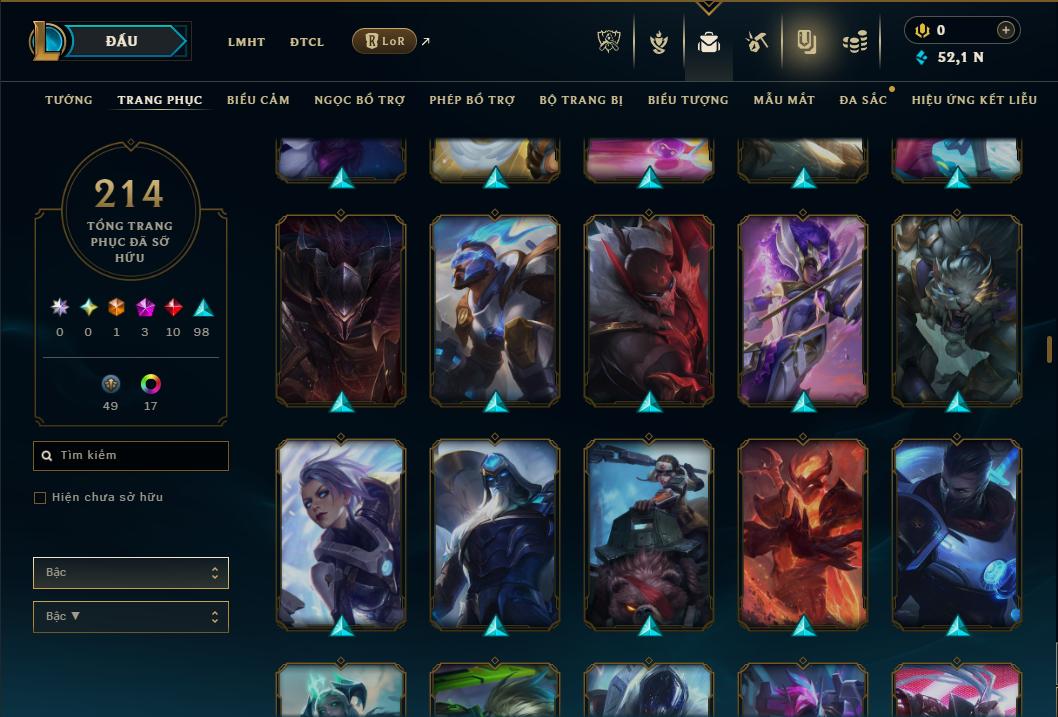The image size is (1058, 717).
Task: Select the fiery red demon skin card
Action: pyautogui.click(x=803, y=533)
